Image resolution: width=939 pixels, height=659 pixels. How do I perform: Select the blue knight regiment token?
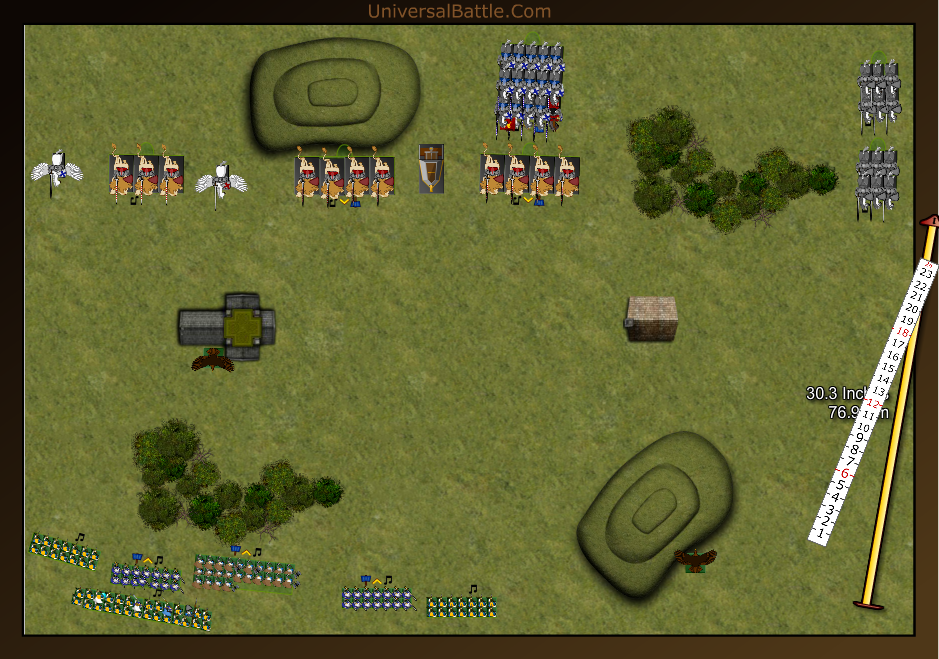coord(528,88)
